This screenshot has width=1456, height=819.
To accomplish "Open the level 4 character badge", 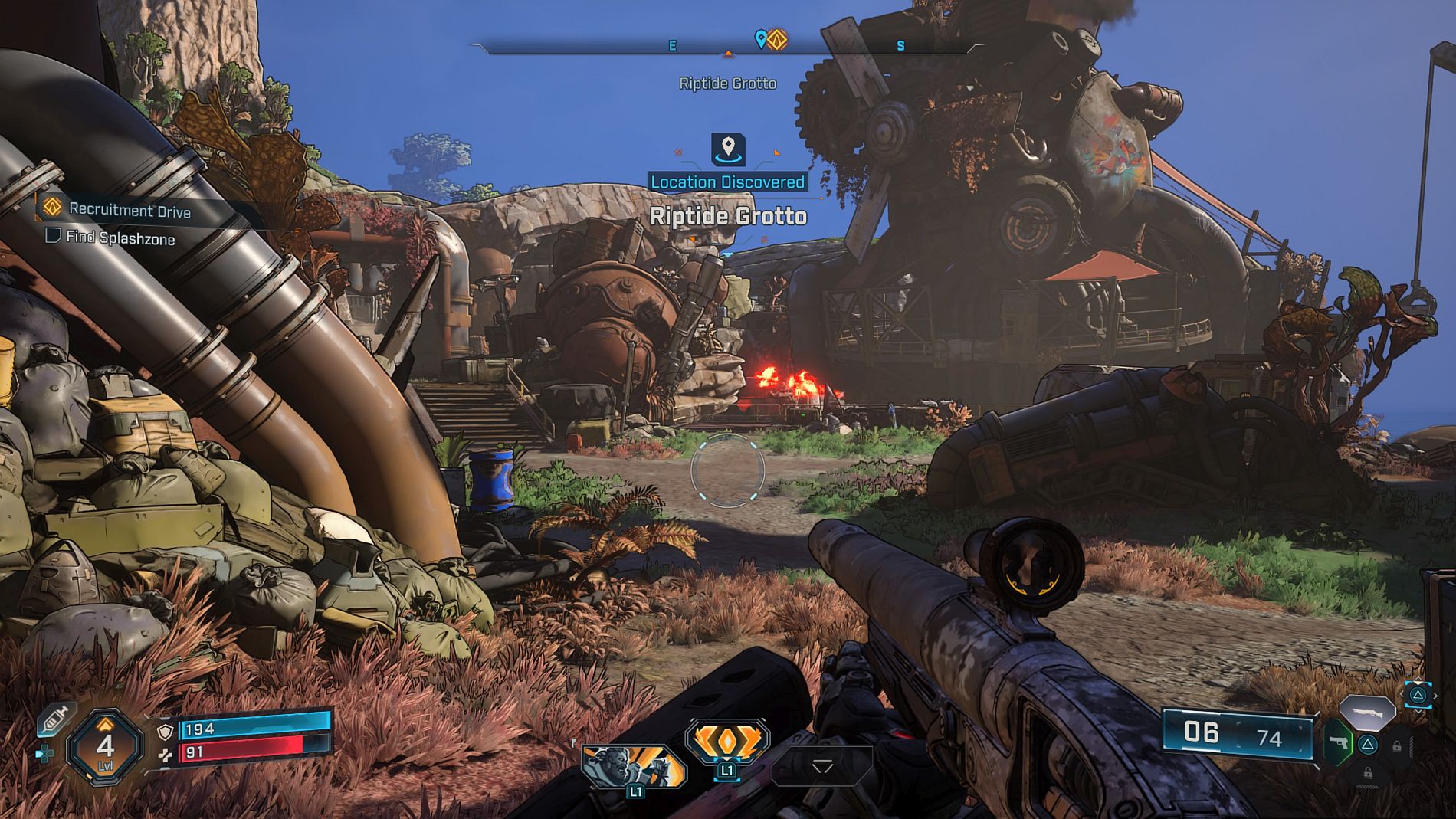I will tap(105, 745).
